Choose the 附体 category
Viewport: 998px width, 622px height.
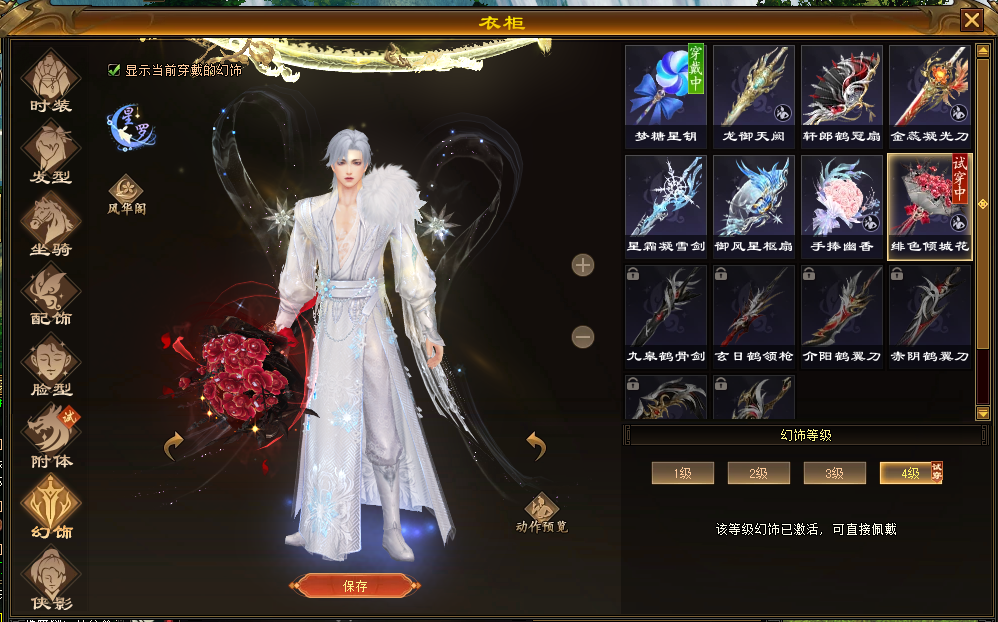click(x=50, y=434)
